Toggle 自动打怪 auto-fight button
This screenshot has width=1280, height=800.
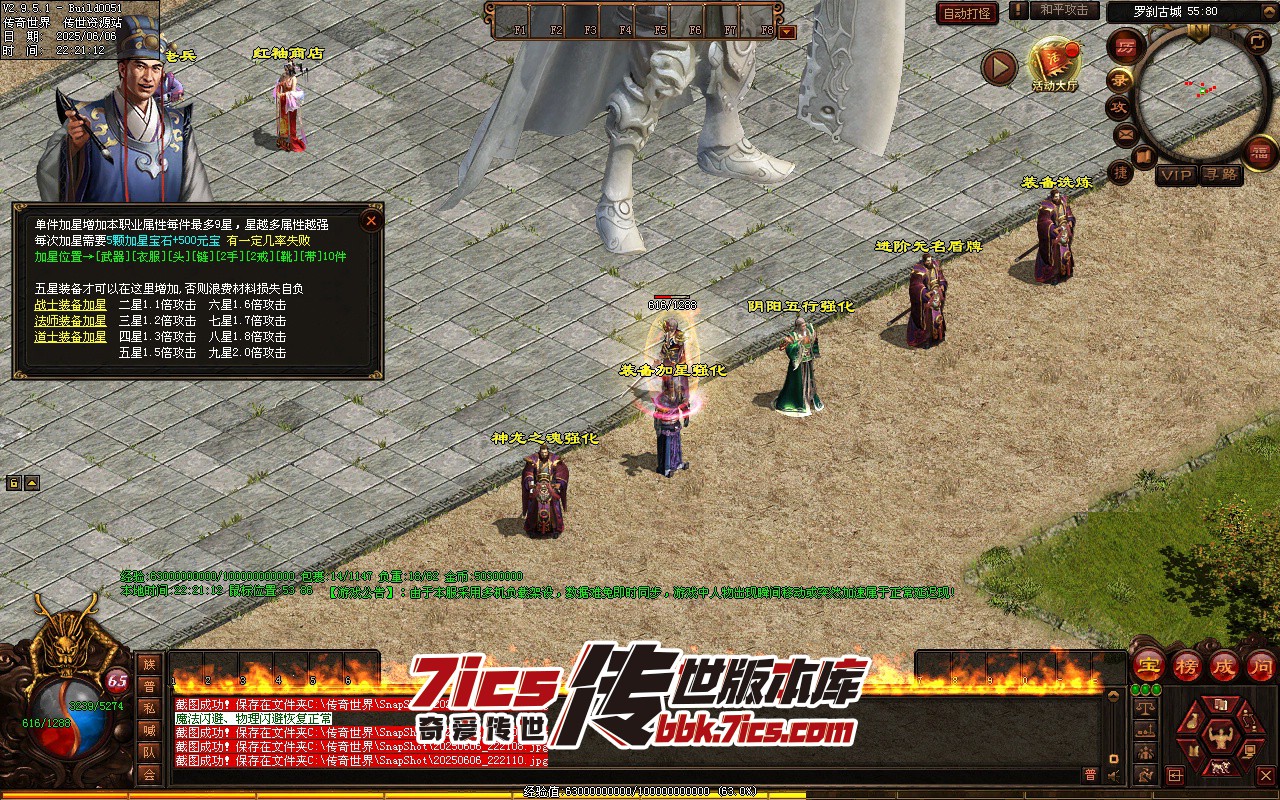pos(967,13)
